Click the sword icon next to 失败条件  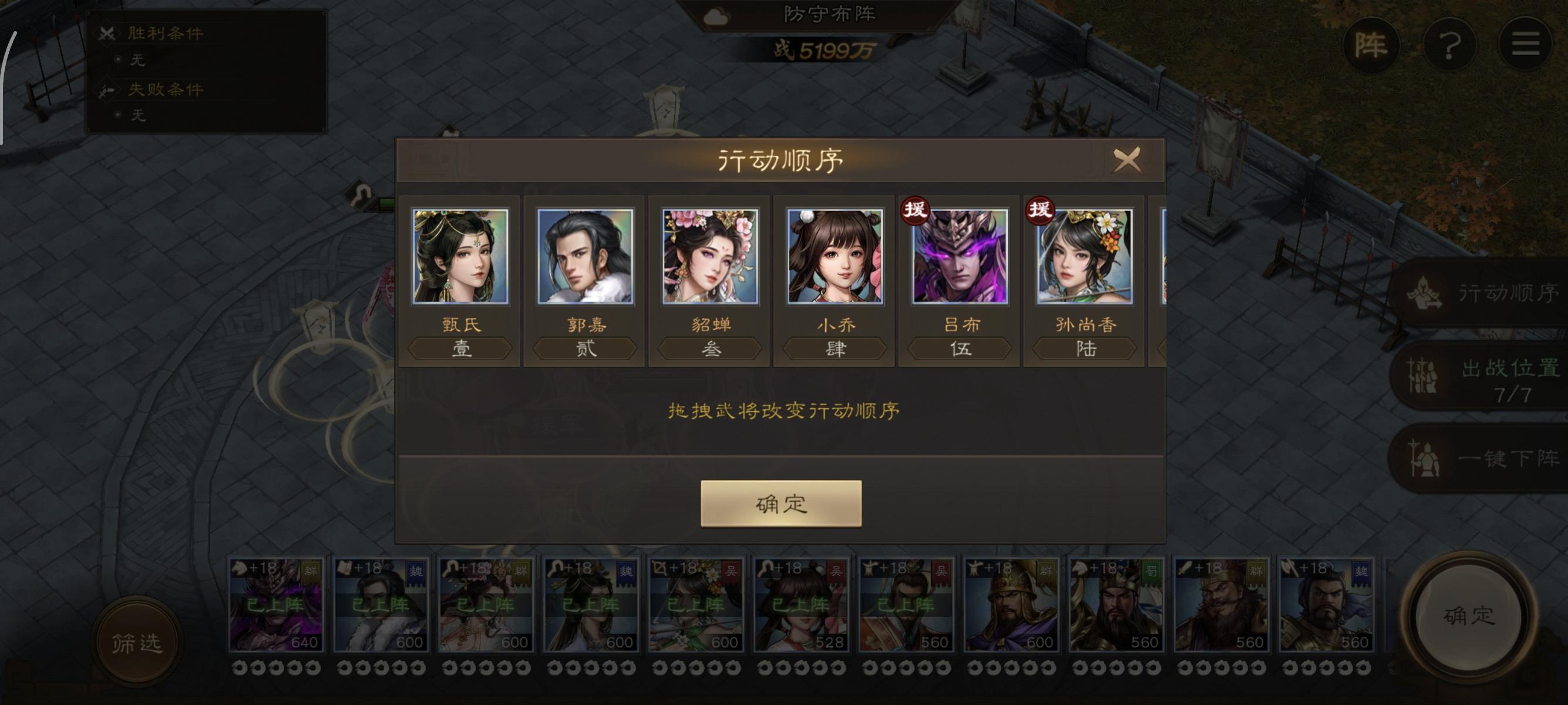(107, 89)
